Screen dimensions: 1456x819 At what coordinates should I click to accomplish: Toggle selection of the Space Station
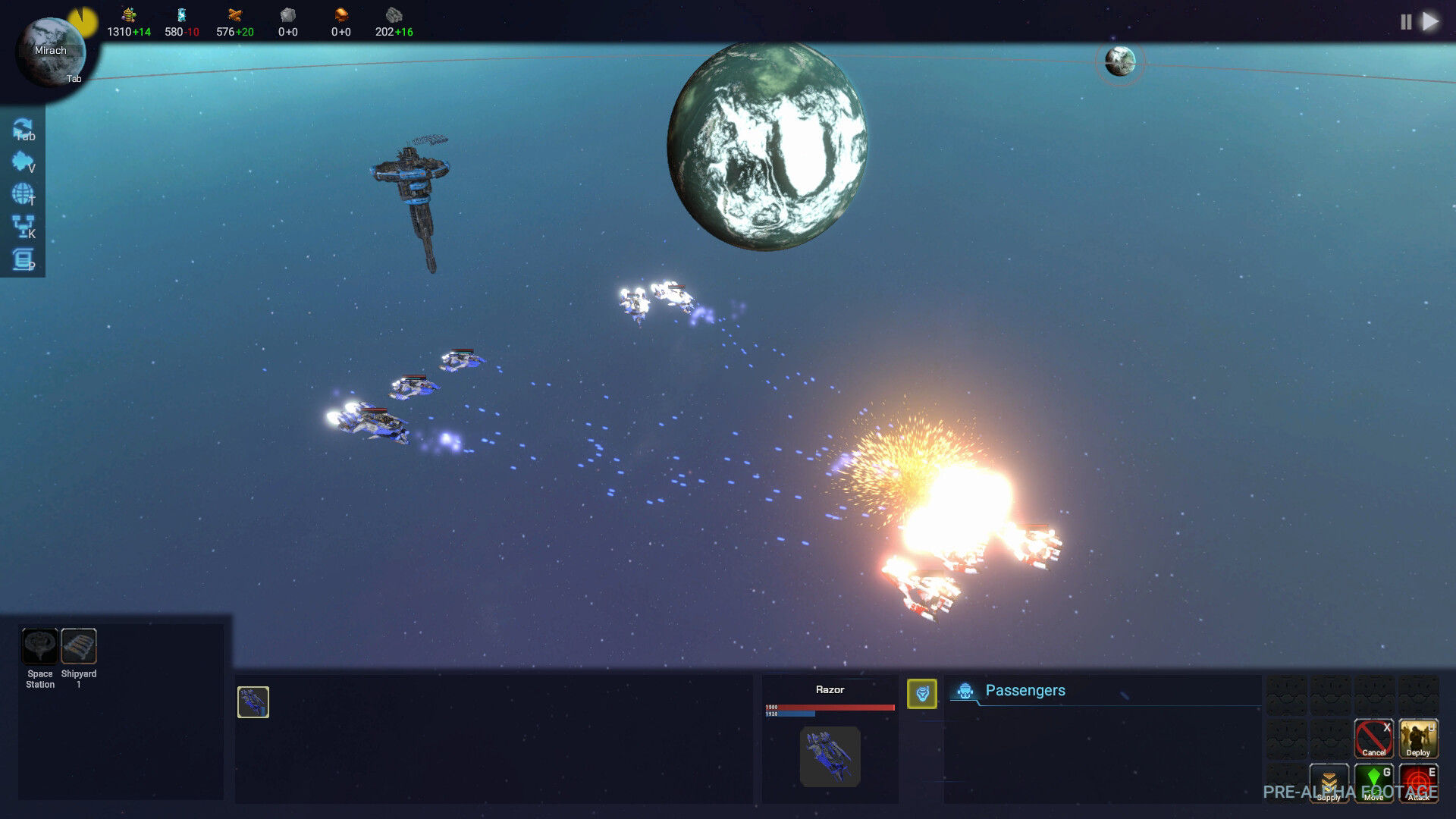pos(39,647)
